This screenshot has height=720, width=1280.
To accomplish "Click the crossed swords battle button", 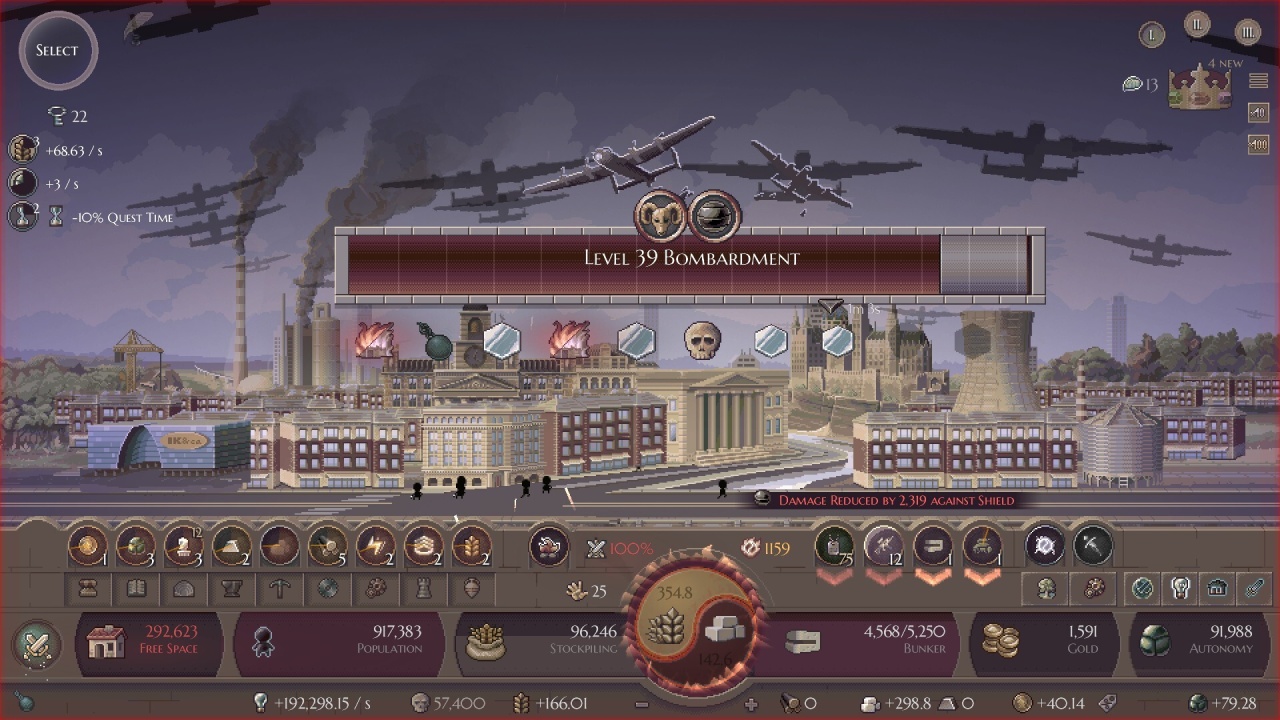I will click(36, 643).
